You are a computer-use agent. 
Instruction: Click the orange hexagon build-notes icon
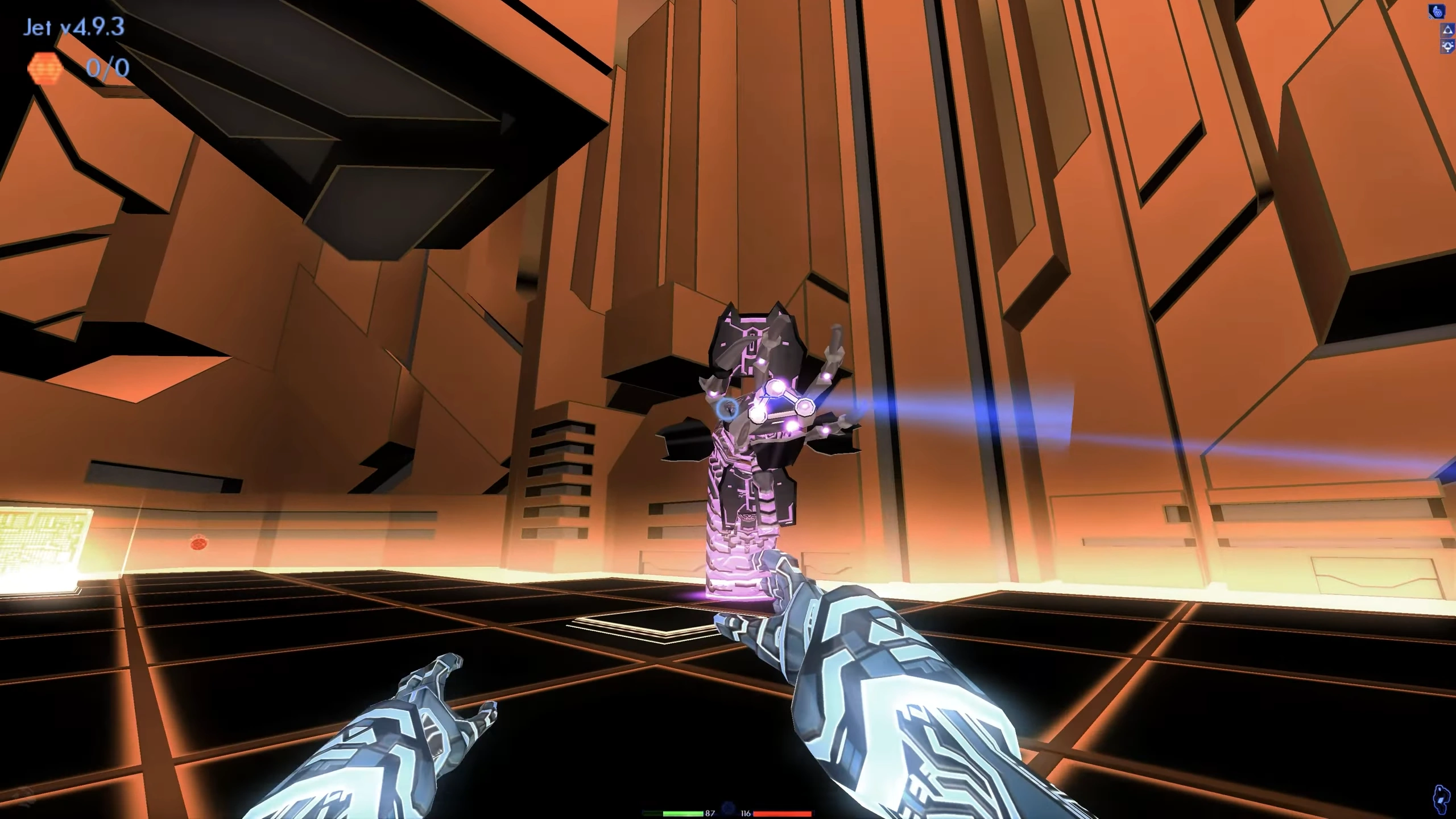pyautogui.click(x=44, y=69)
